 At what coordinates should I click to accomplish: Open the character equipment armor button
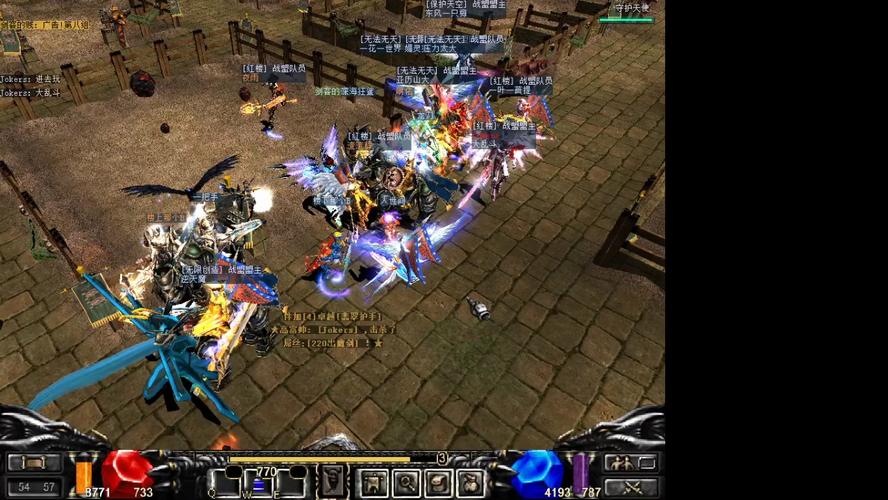tap(375, 483)
